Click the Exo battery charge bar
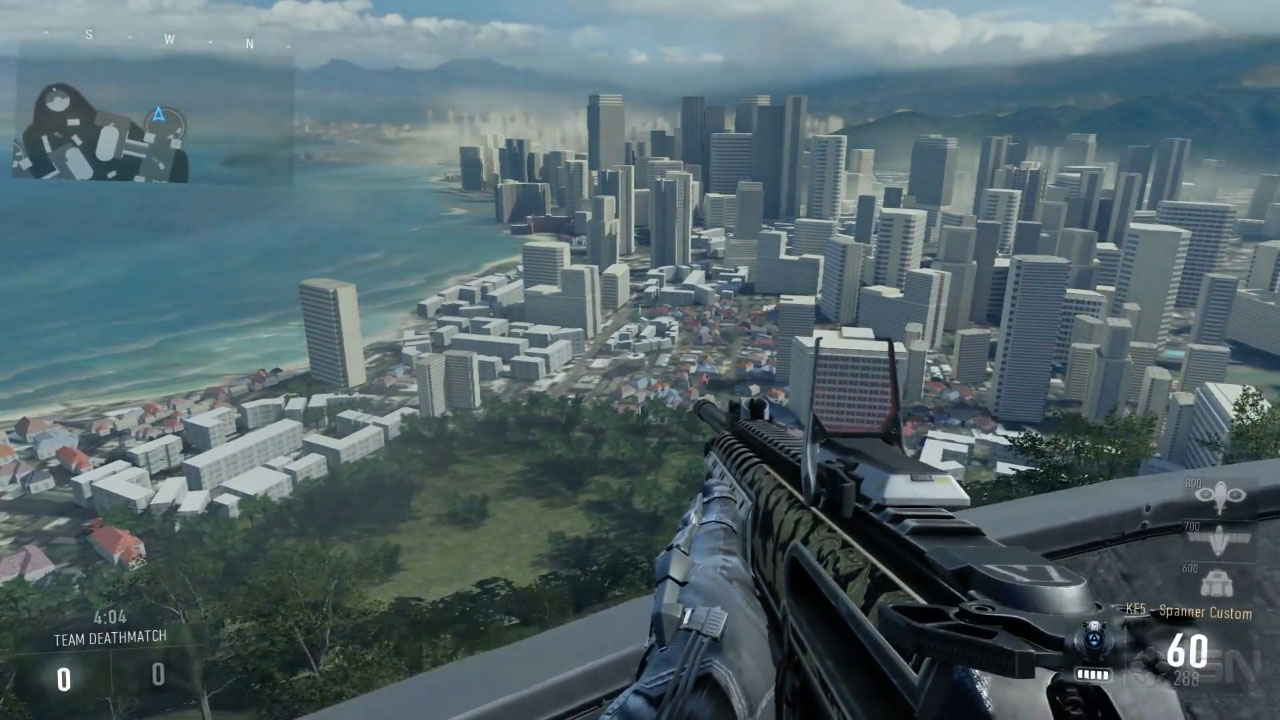This screenshot has height=720, width=1280. [x=1093, y=673]
